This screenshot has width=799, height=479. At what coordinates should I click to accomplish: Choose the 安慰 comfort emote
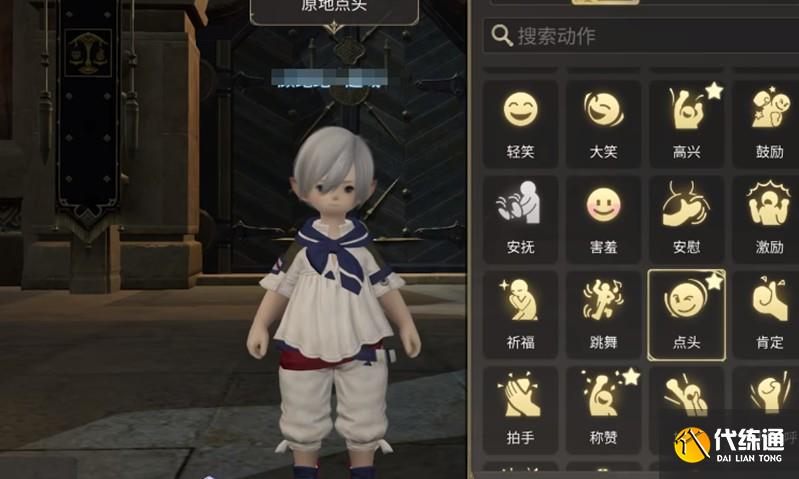click(x=686, y=216)
